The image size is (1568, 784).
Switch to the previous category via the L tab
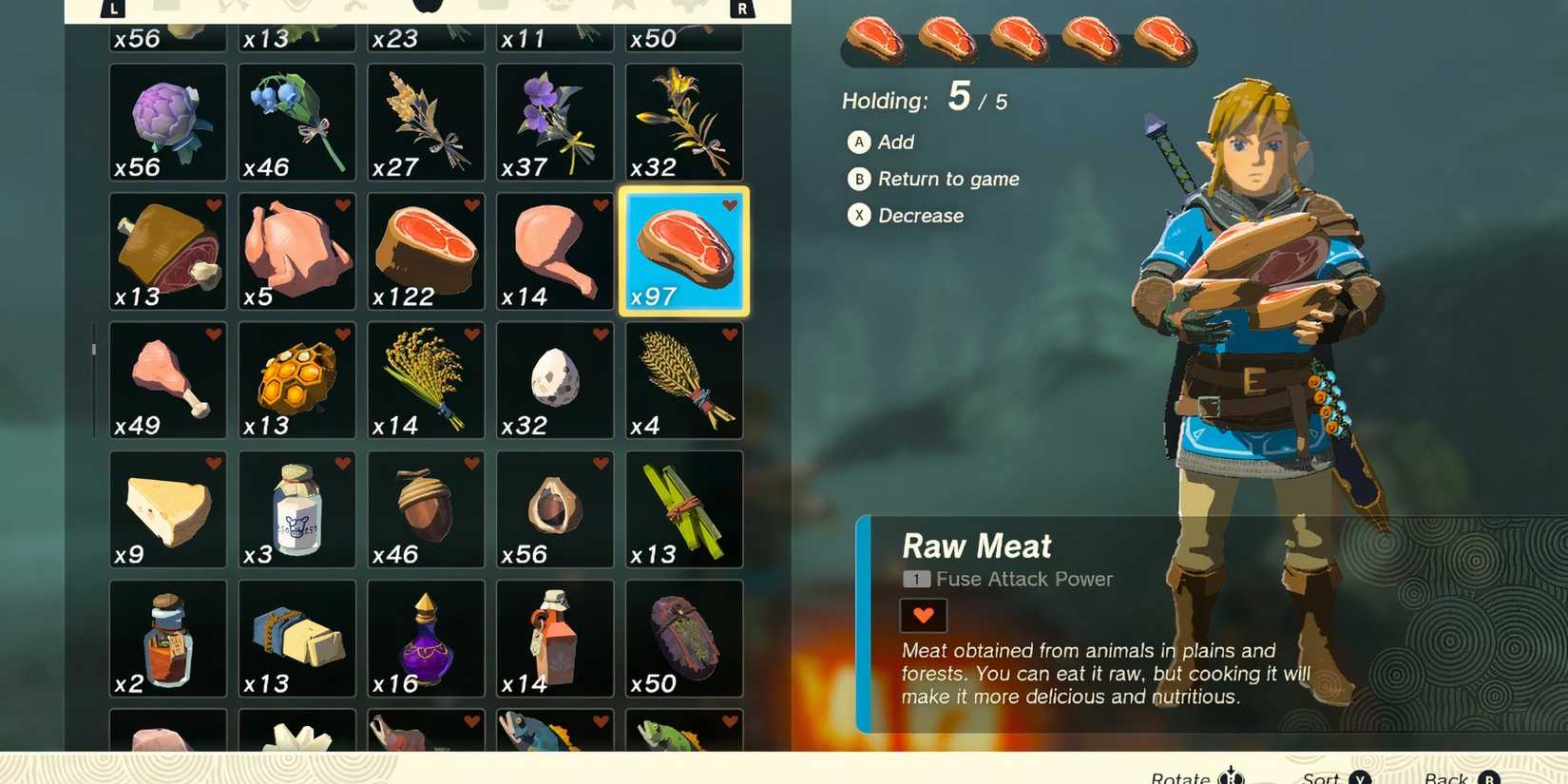point(113,8)
